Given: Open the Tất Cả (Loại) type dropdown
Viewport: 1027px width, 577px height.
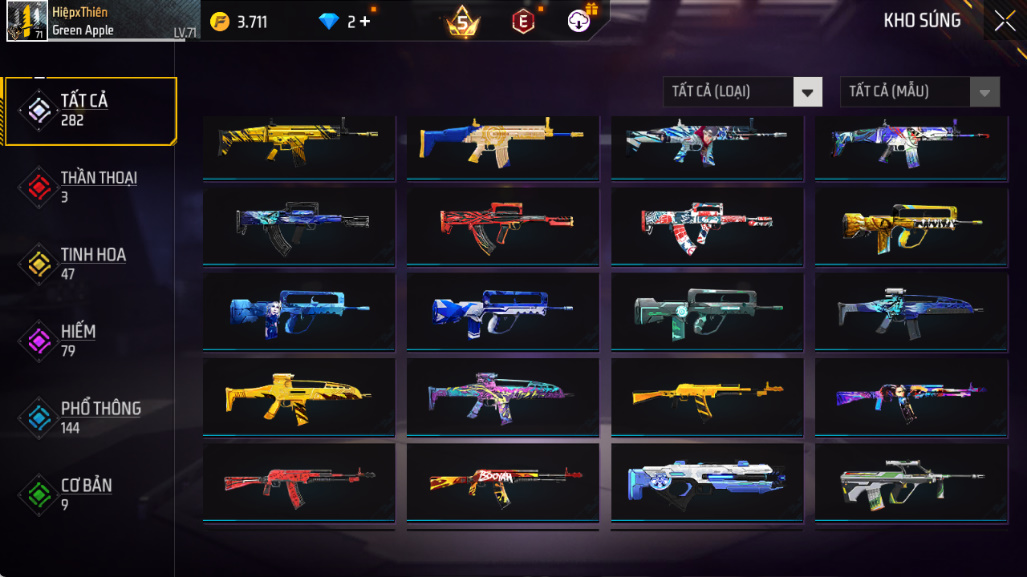Looking at the screenshot, I should (743, 92).
